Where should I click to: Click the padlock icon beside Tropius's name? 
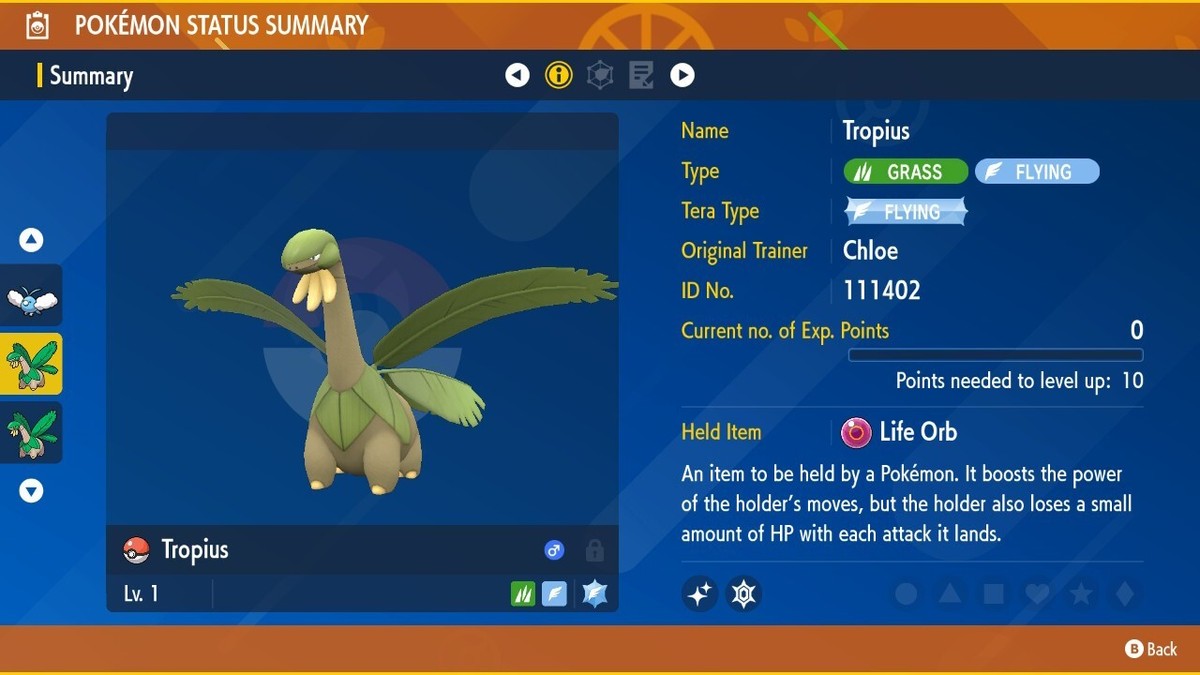click(594, 550)
